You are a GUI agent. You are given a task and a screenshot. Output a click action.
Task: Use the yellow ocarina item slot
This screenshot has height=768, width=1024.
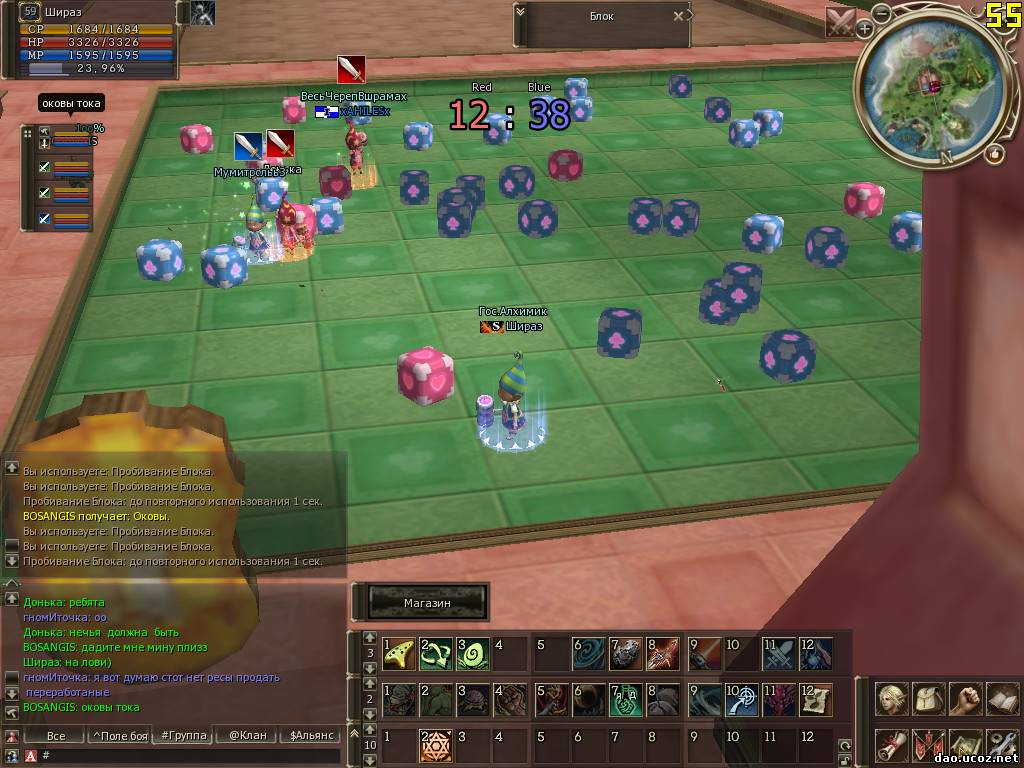(x=400, y=653)
